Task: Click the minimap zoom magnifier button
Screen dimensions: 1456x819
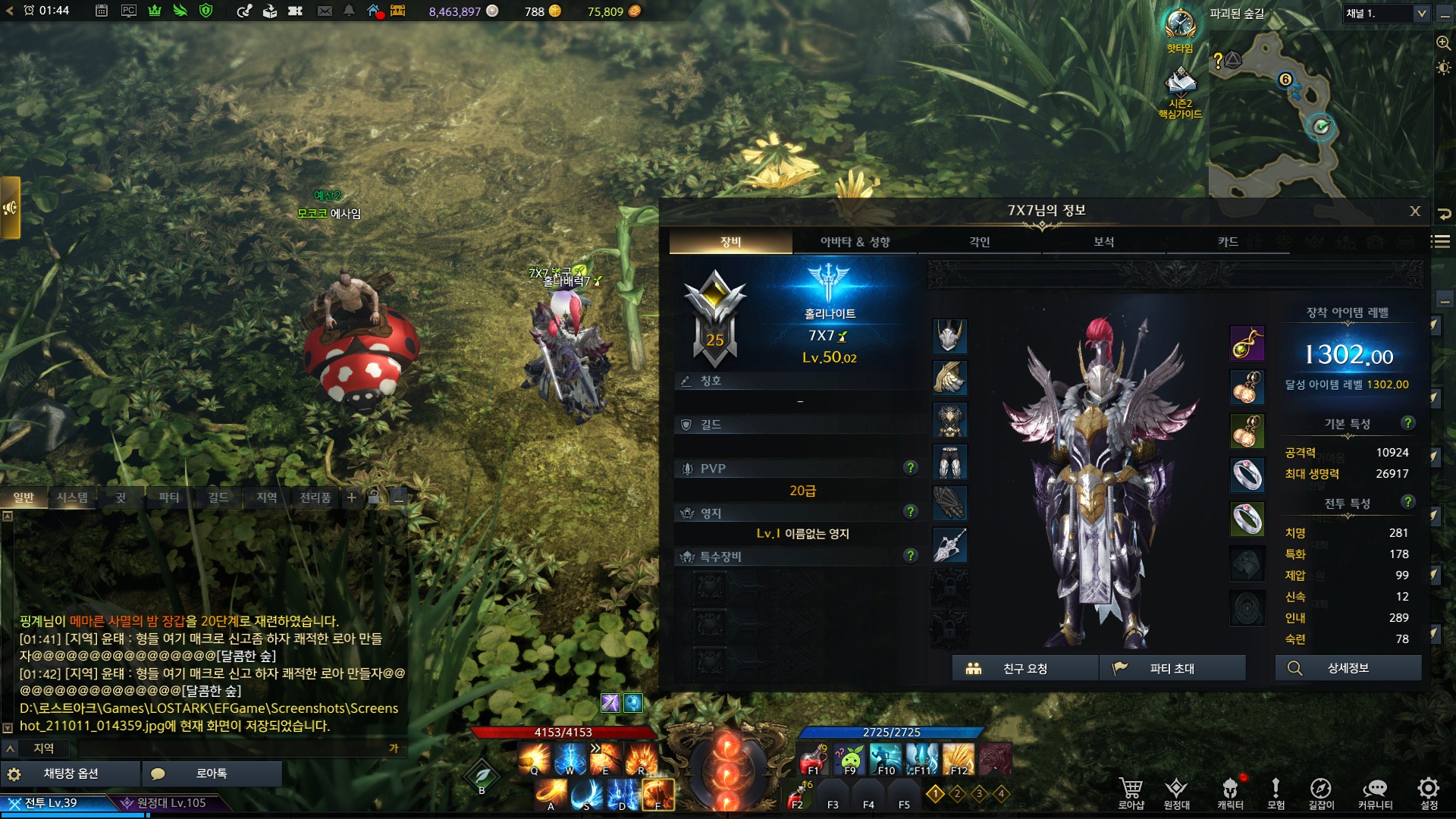Action: point(1443,43)
